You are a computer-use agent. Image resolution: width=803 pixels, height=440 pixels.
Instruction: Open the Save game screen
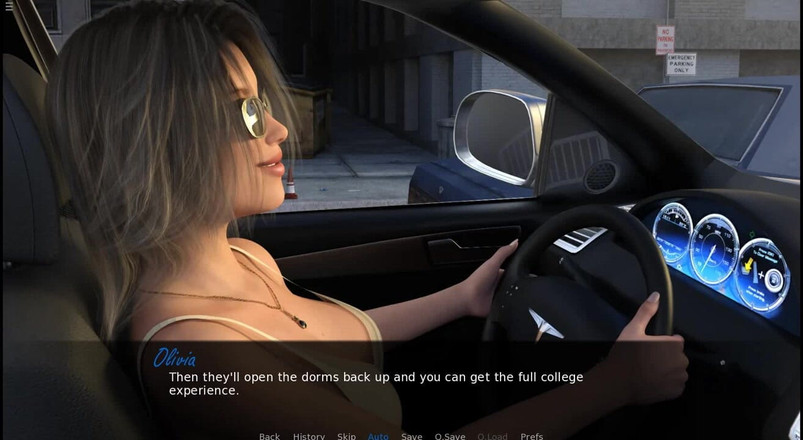(x=411, y=435)
